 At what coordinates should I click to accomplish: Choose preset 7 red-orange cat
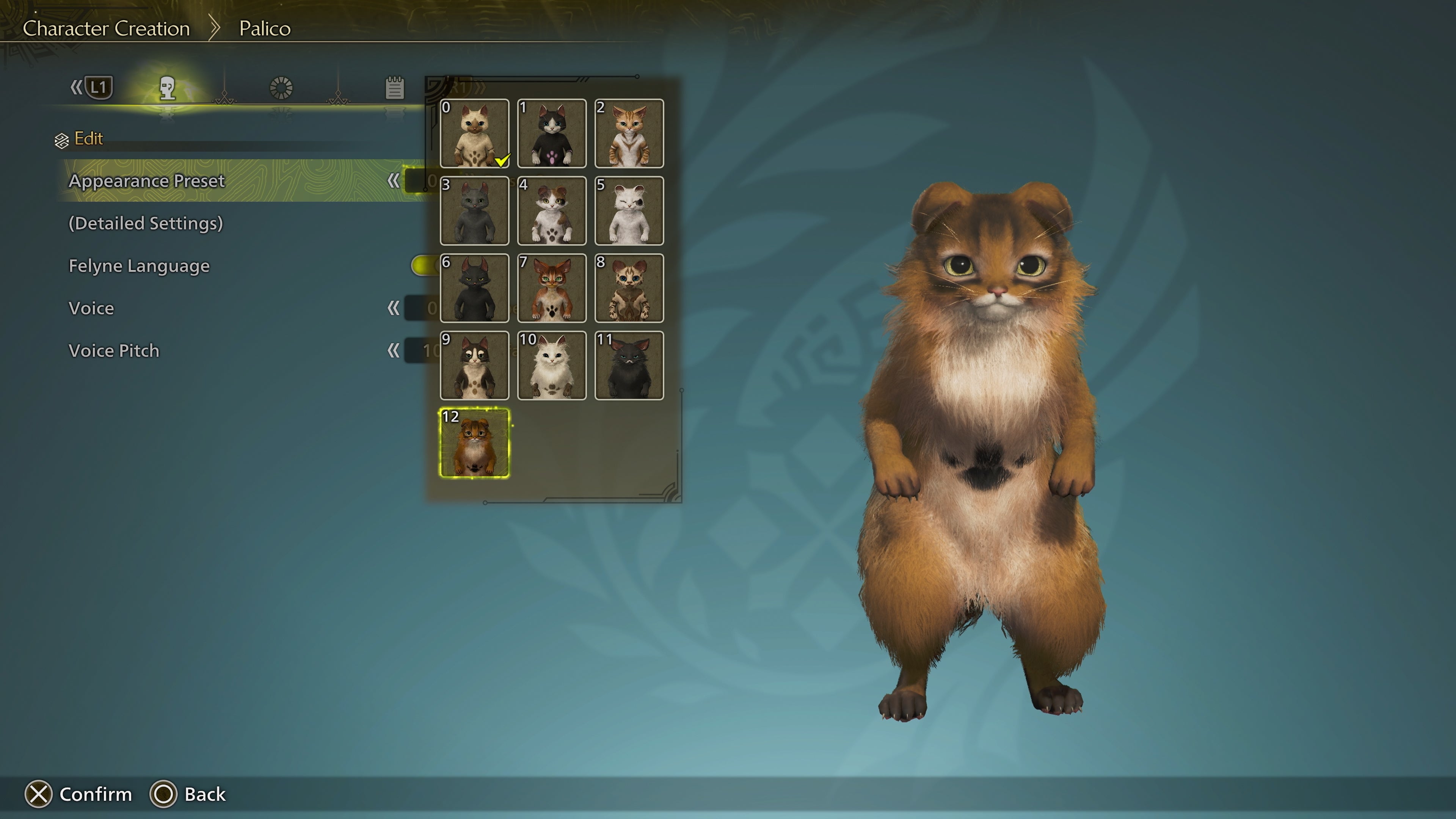click(552, 288)
